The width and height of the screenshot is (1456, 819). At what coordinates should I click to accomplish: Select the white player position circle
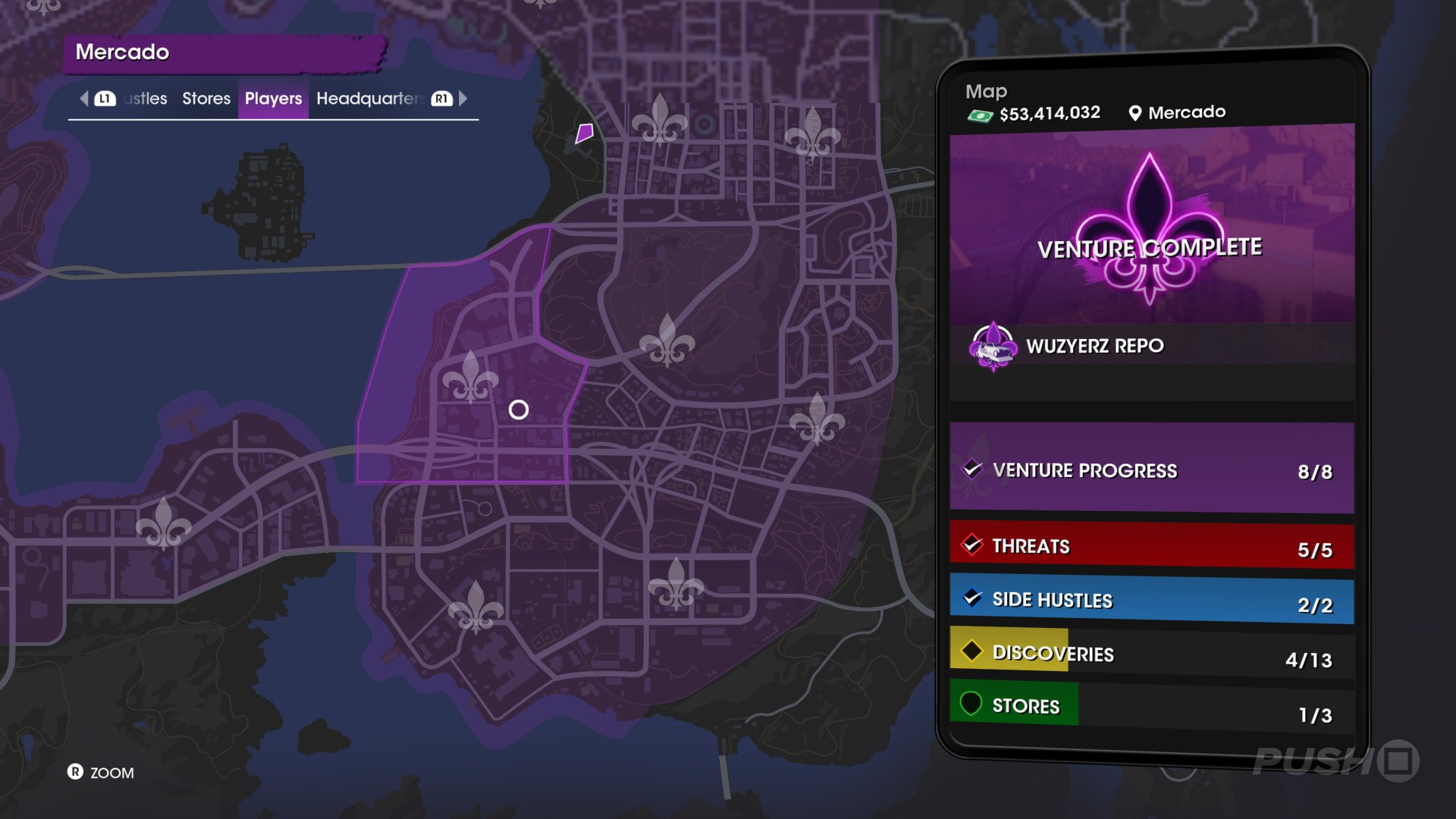coord(519,409)
